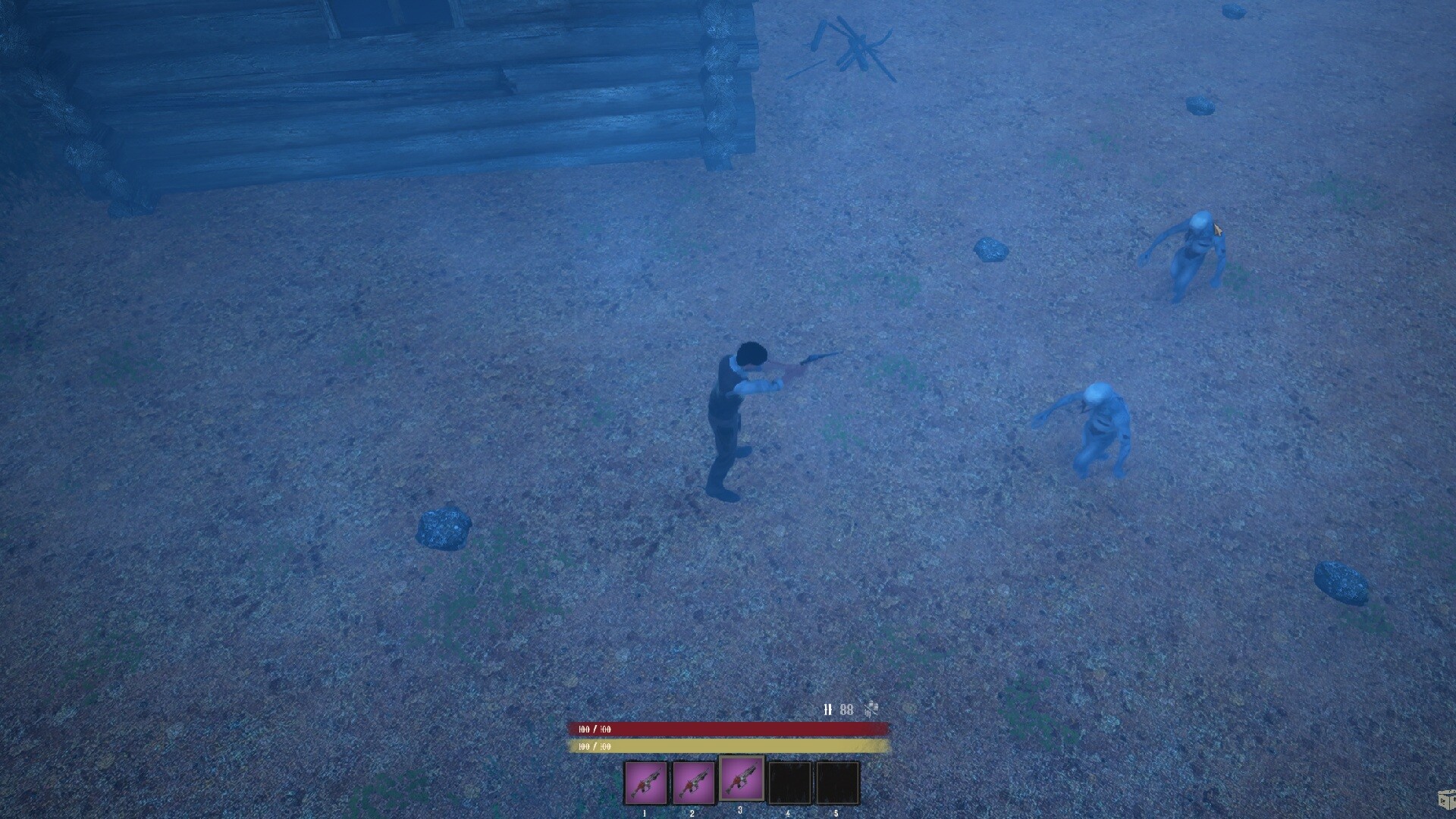The image size is (1456, 819).
Task: Click the number 3 label under the selected slot
Action: coord(741,811)
